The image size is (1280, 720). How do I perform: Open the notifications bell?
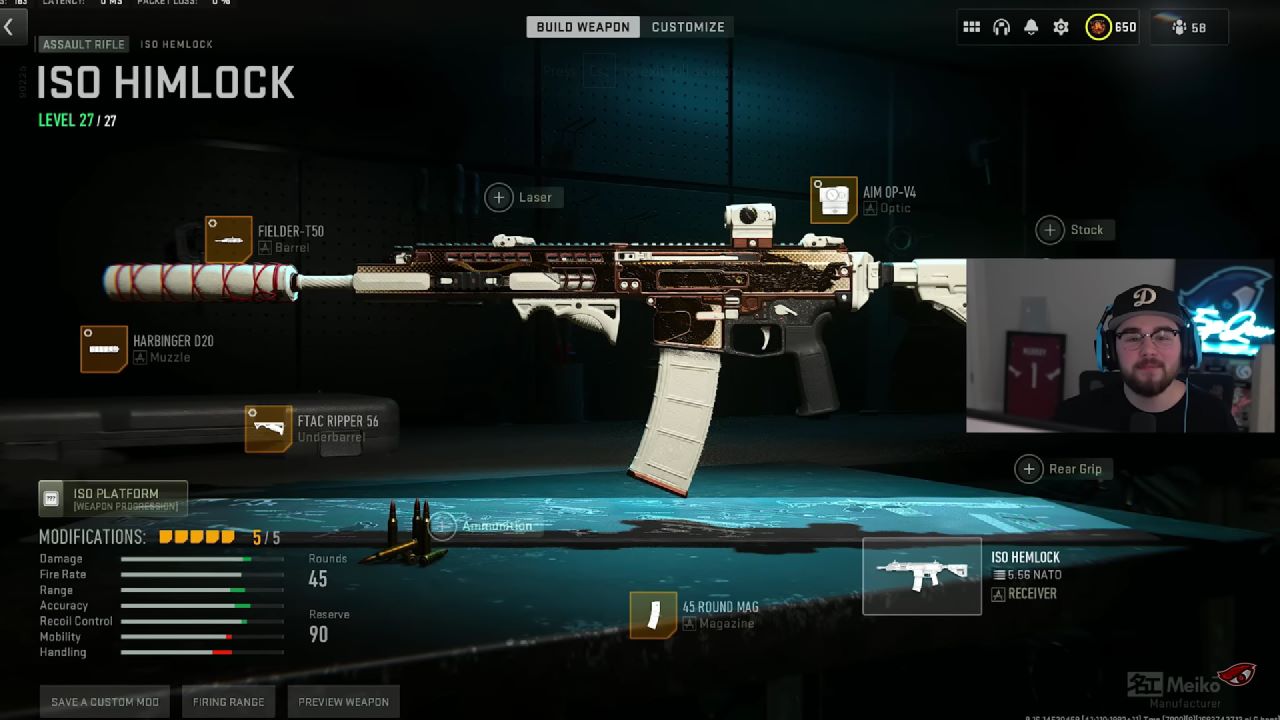click(x=1031, y=27)
